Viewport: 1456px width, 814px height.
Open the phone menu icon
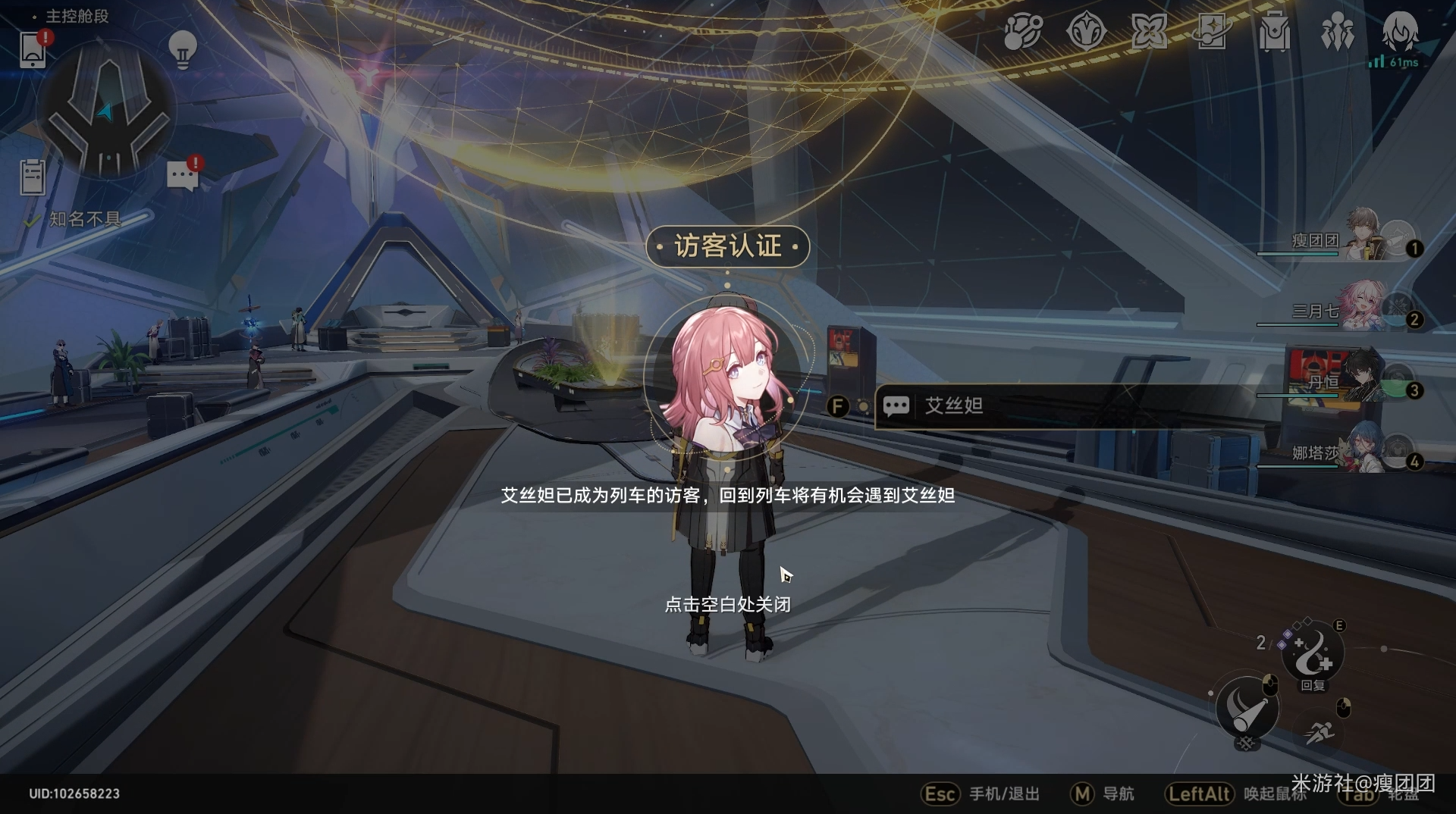click(x=33, y=50)
